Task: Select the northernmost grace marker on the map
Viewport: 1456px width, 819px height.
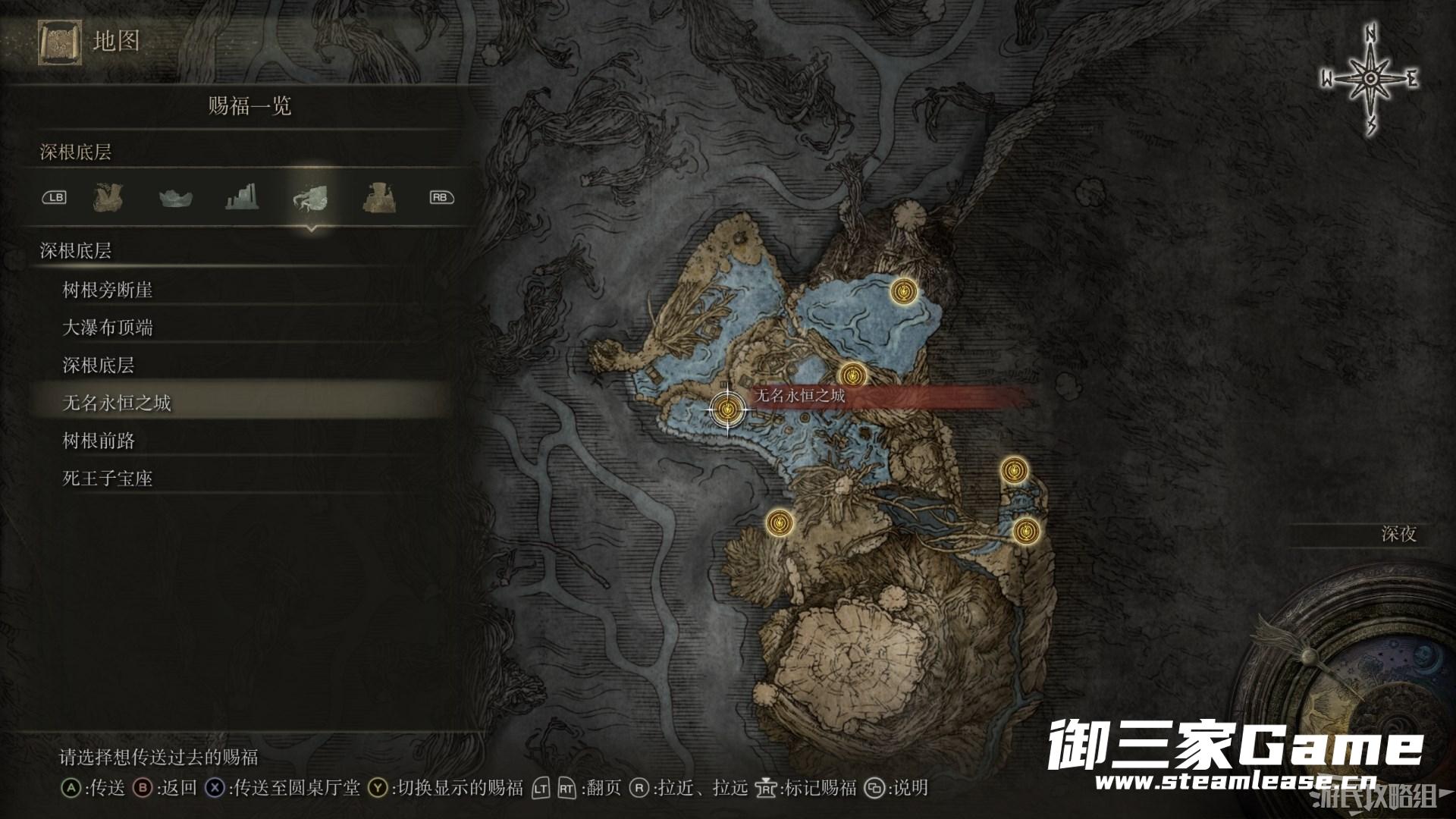Action: 903,290
